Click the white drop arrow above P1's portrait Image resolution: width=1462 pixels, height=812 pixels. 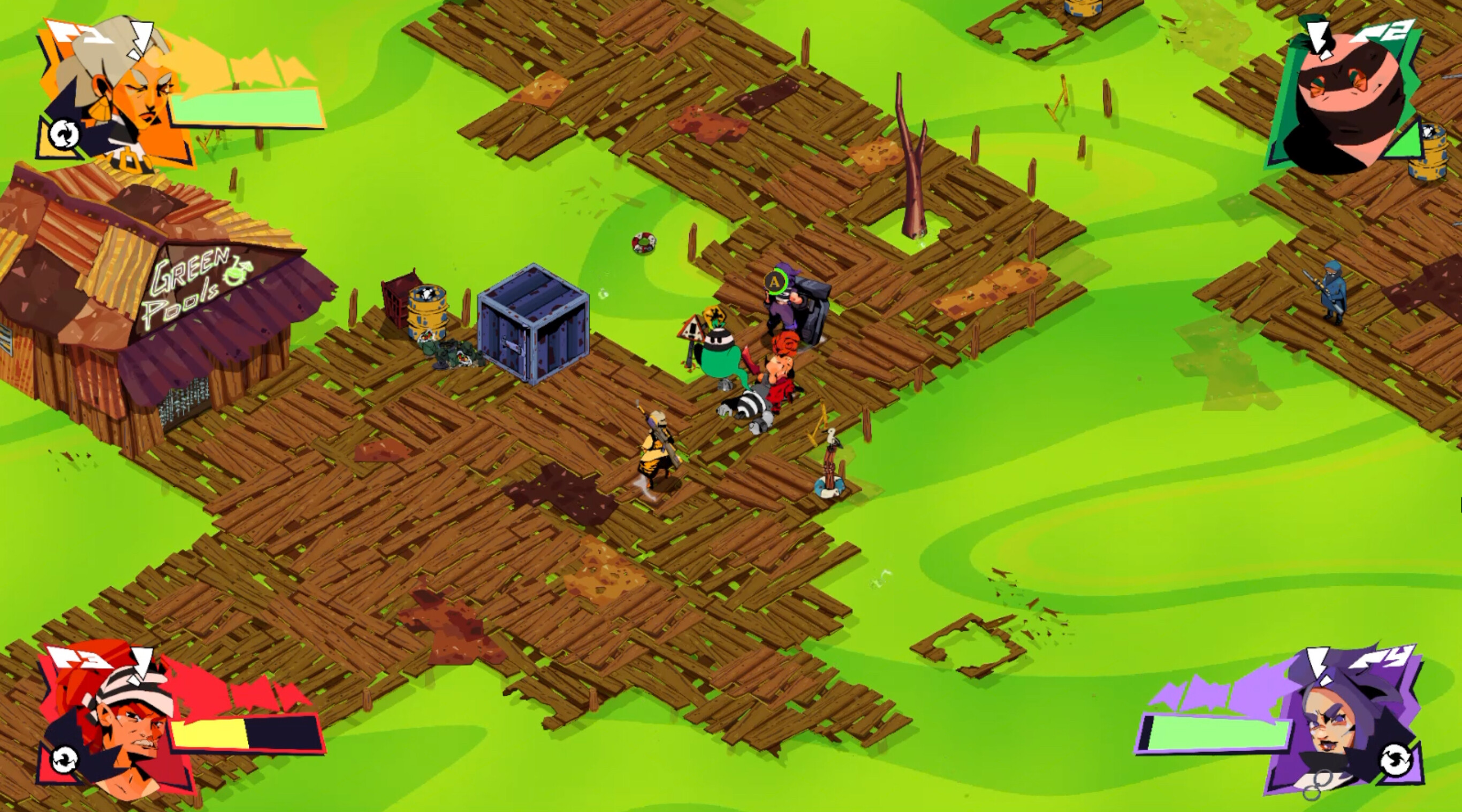click(x=142, y=40)
